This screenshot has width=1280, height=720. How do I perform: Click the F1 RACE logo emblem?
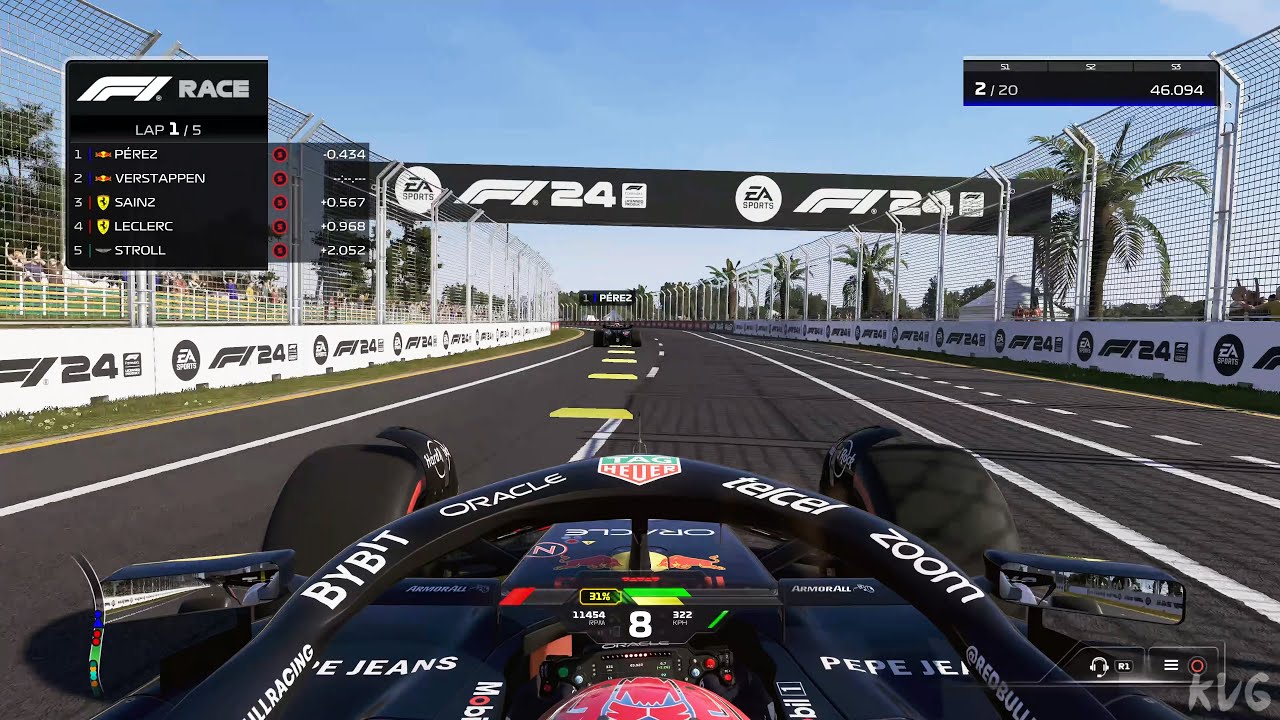click(124, 90)
